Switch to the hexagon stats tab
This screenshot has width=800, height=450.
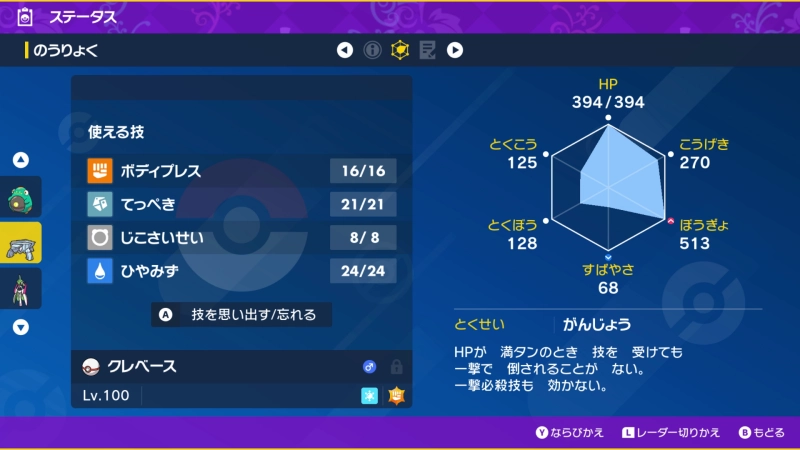400,50
